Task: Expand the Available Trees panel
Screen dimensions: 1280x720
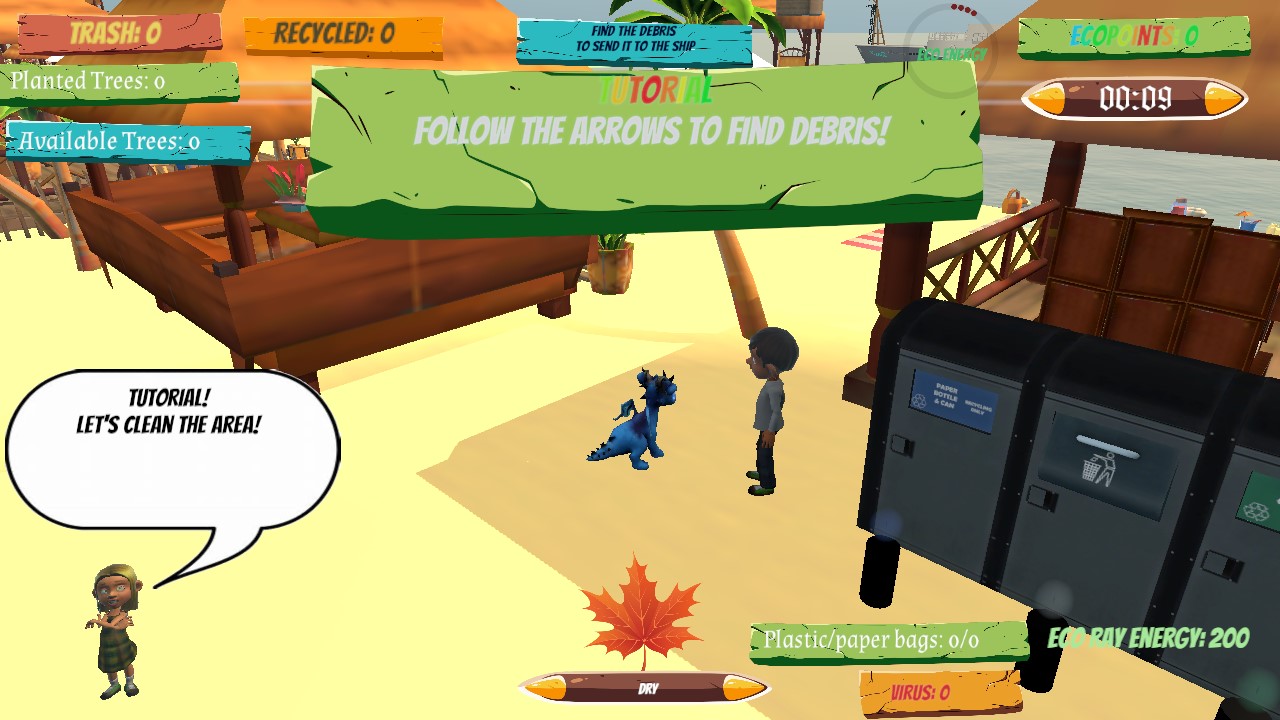Action: 110,140
